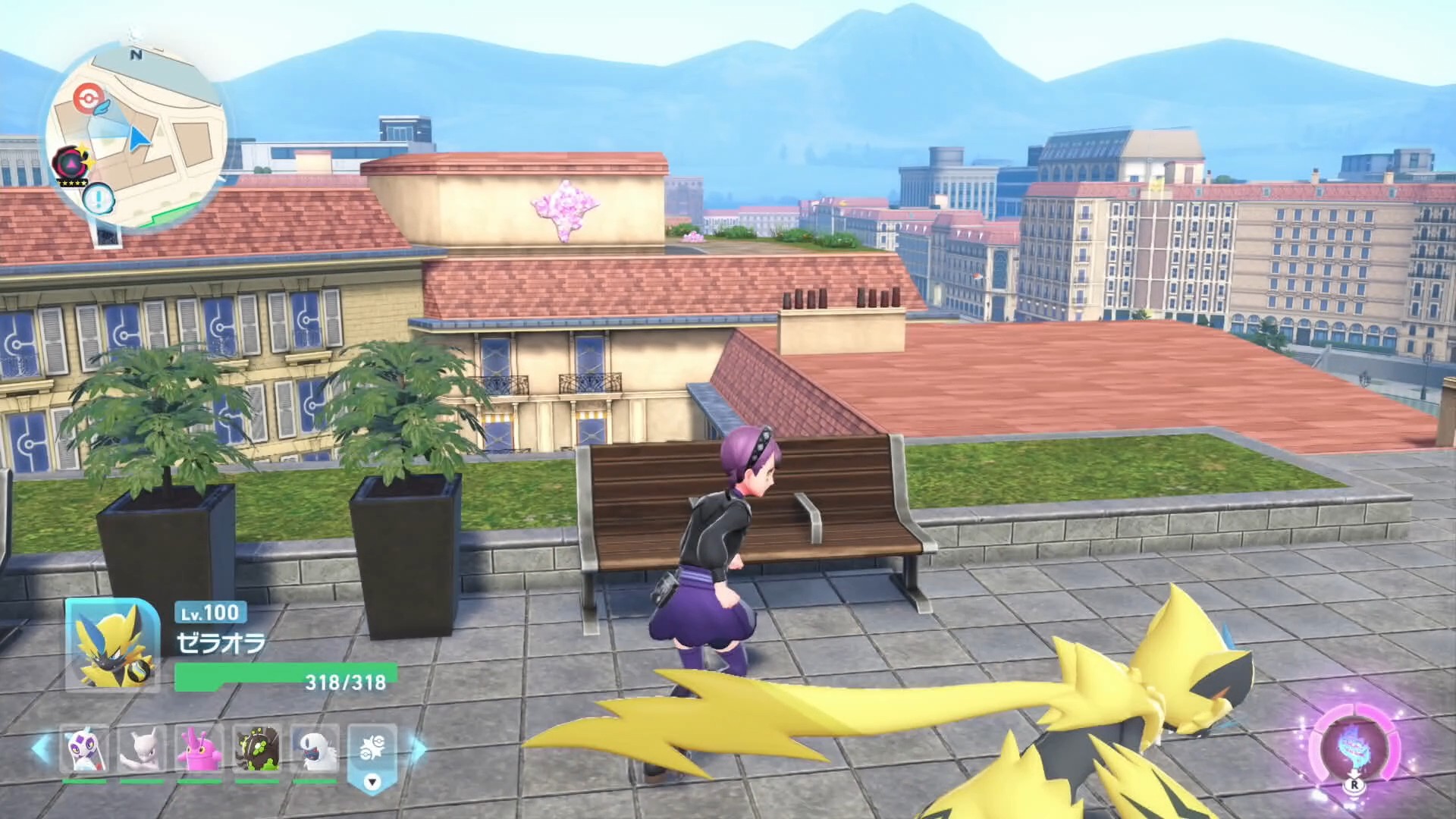Viewport: 1456px width, 819px height.
Task: Open the circular minimap
Action: click(136, 136)
